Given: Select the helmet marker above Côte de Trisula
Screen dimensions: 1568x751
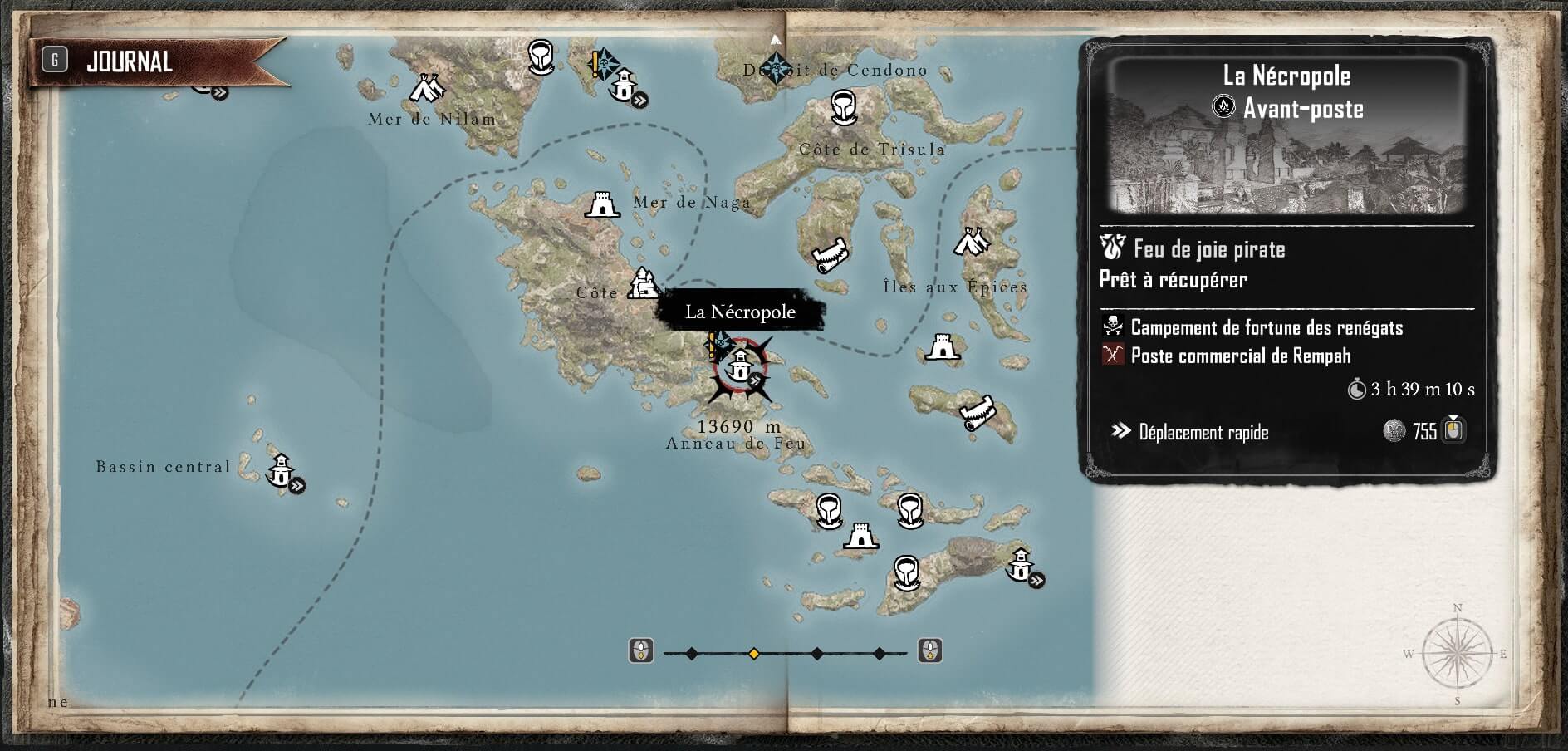Looking at the screenshot, I should coord(843,108).
